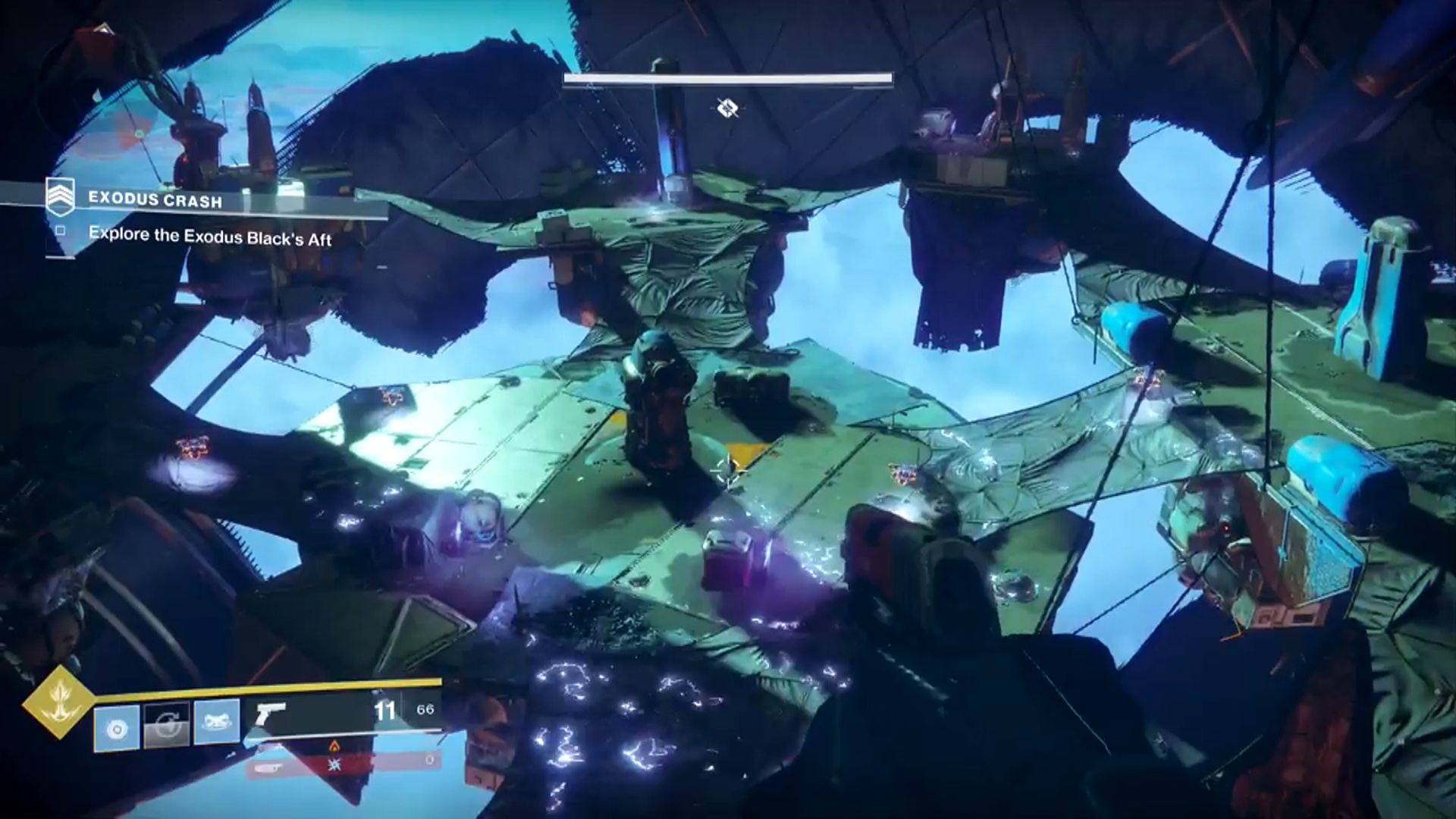This screenshot has width=1456, height=819.
Task: Activate the grenade ability icon
Action: 117,728
